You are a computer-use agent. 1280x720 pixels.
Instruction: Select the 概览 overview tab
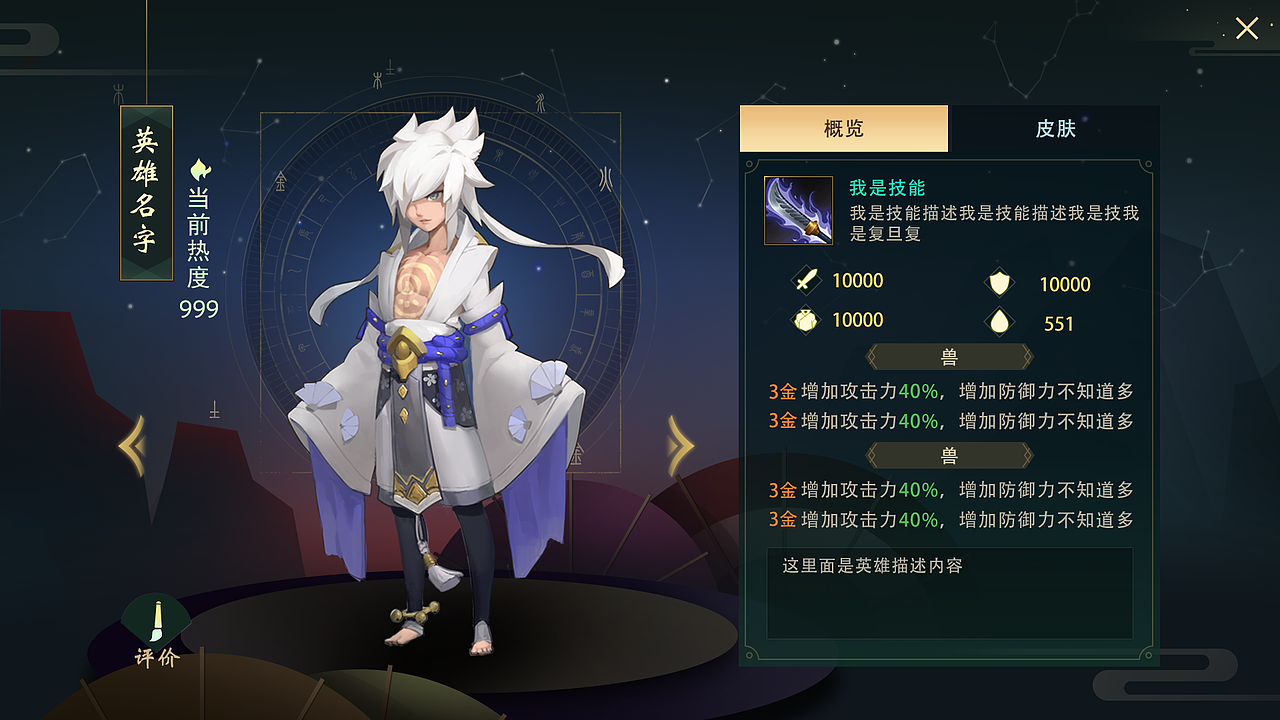[843, 130]
